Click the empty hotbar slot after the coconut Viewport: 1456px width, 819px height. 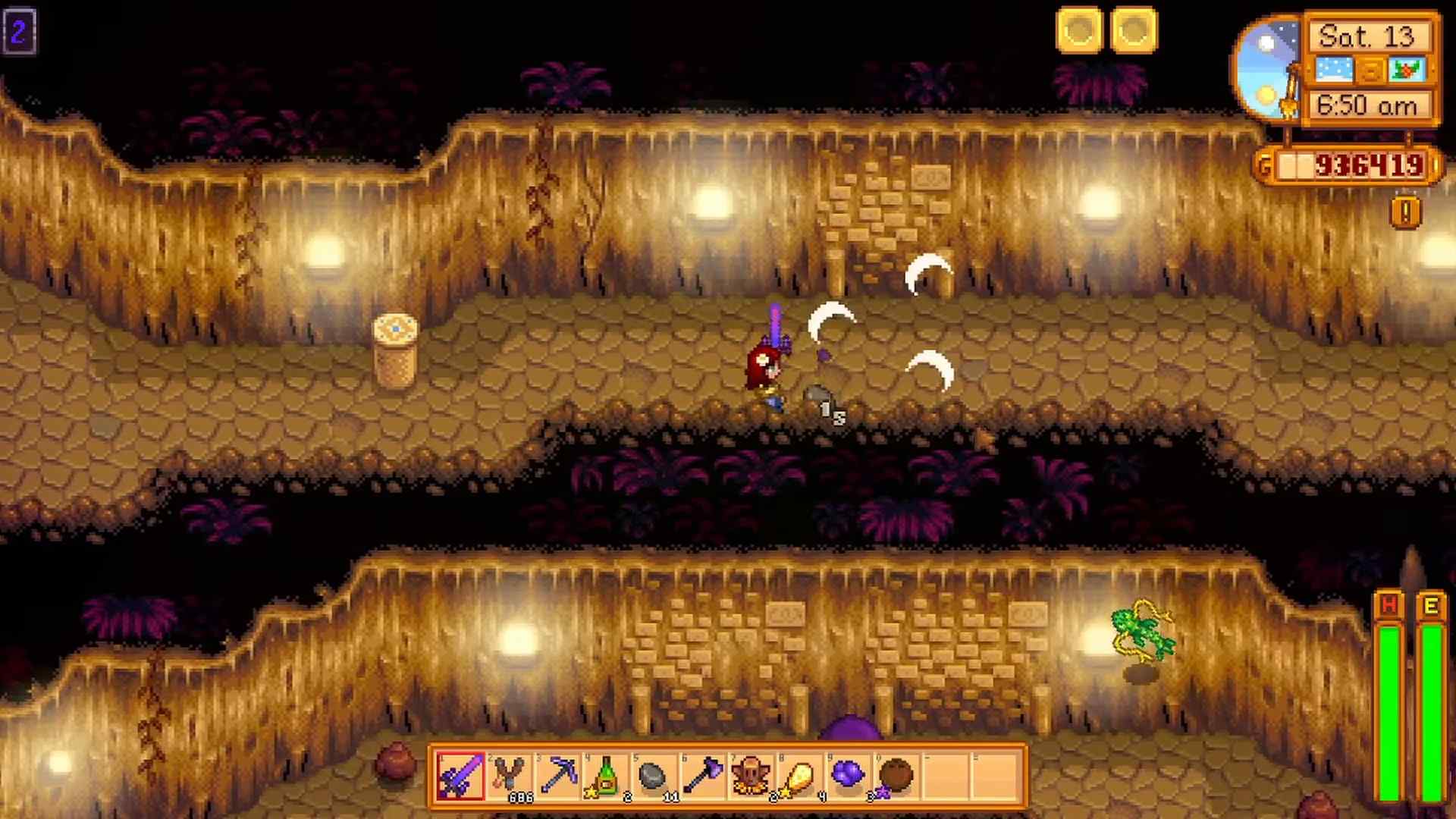946,776
